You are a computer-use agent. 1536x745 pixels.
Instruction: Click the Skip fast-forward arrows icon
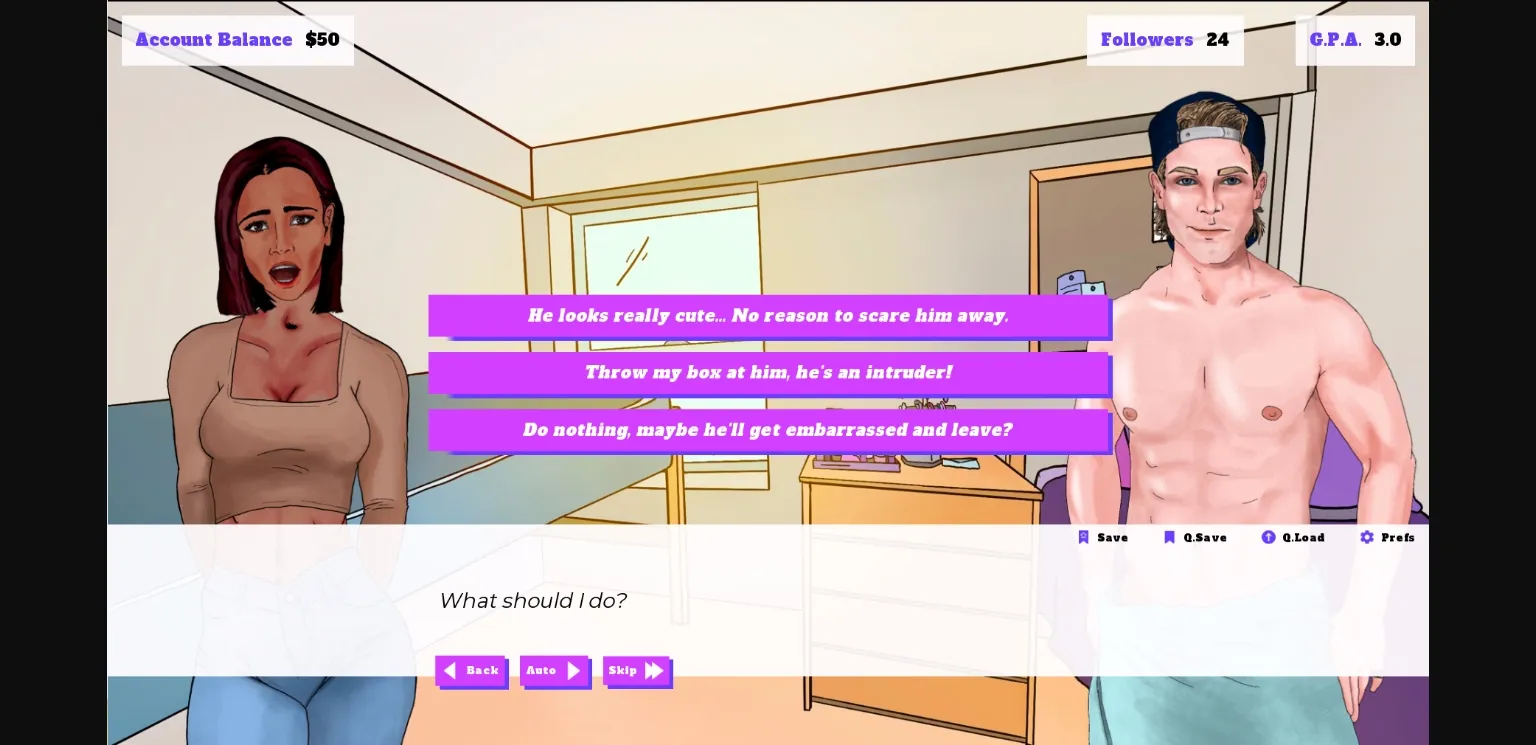(654, 671)
